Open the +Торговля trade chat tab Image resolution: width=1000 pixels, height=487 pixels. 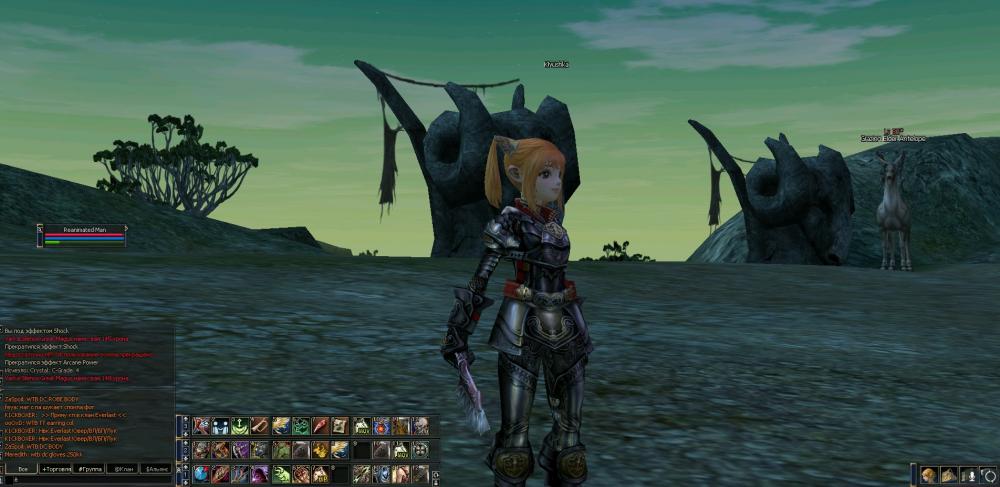(x=56, y=468)
